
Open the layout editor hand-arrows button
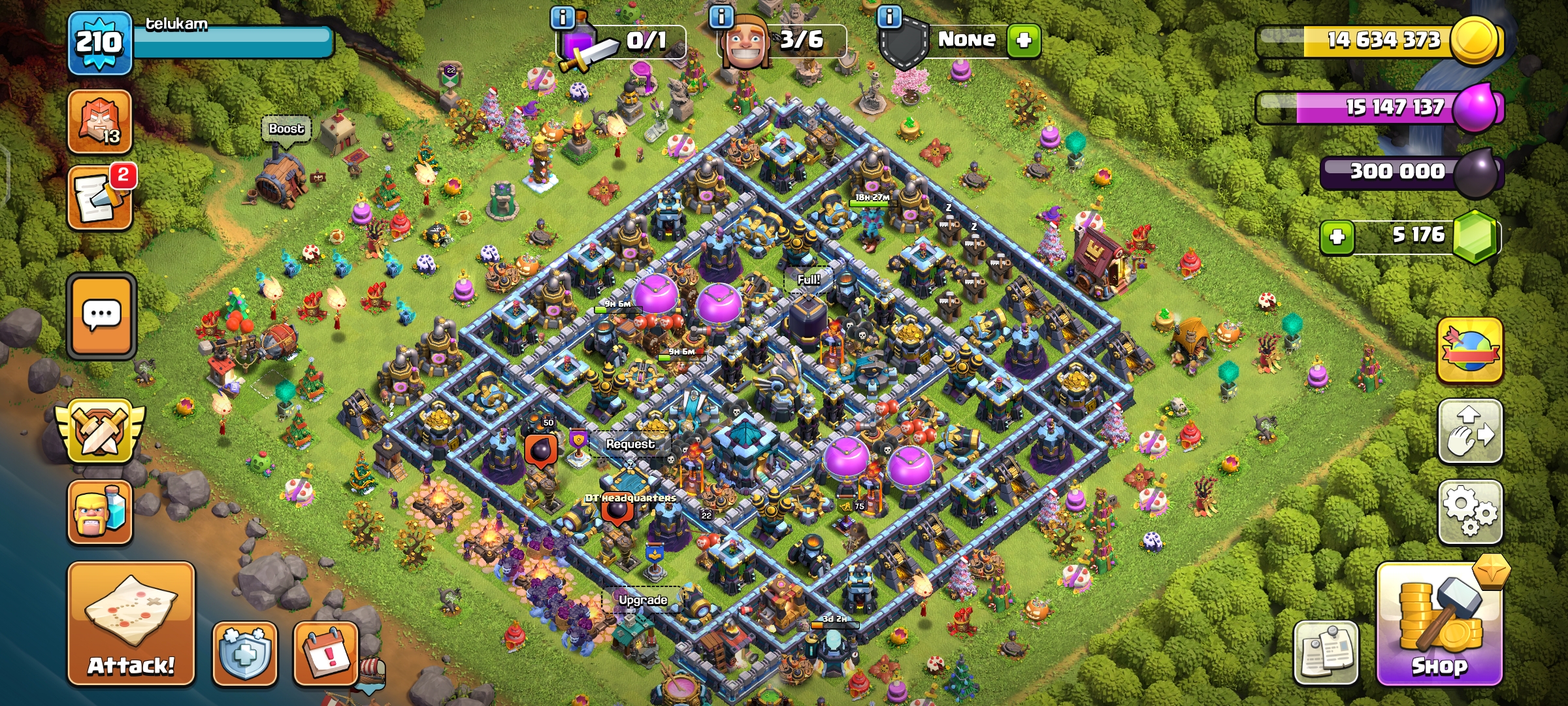[1470, 431]
